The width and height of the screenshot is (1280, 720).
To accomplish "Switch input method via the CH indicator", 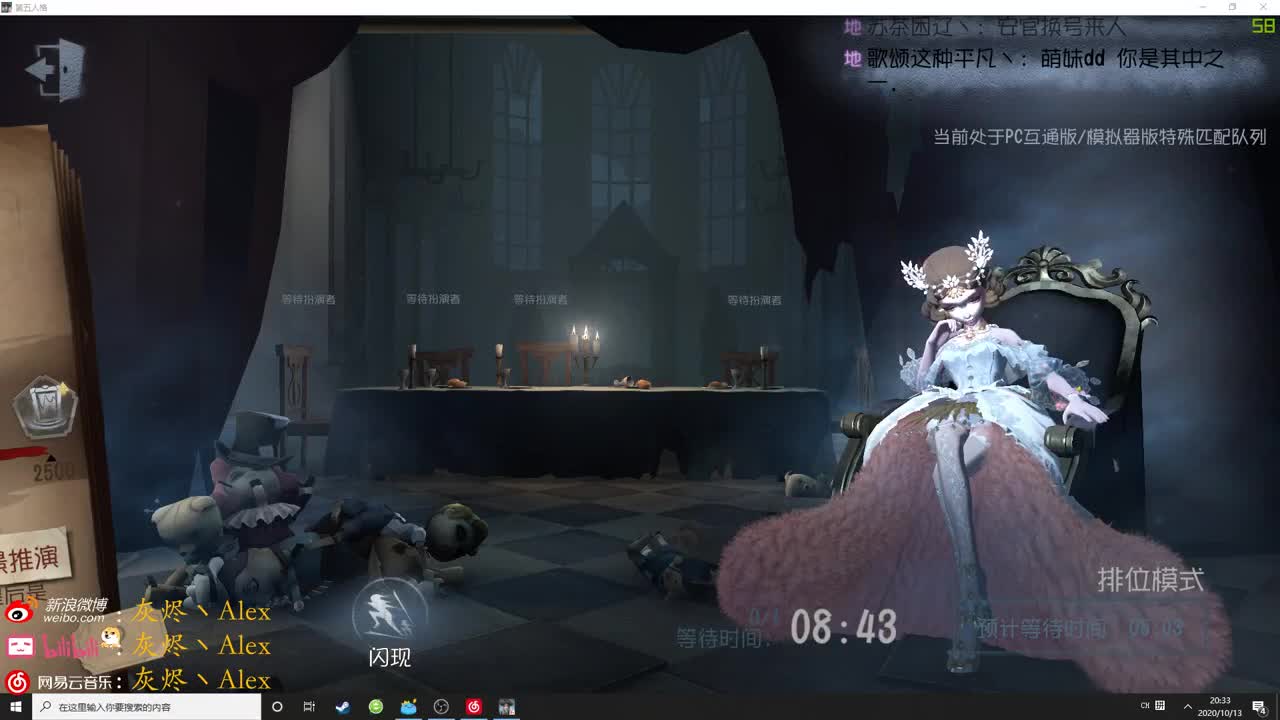I will click(x=1144, y=707).
